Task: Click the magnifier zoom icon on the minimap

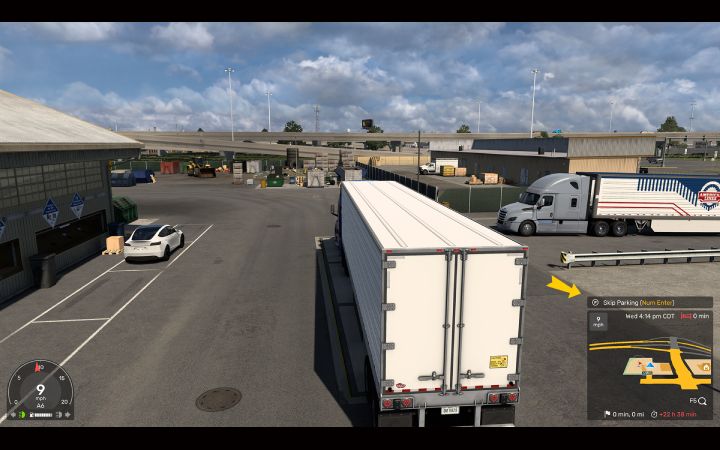Action: coord(703,400)
